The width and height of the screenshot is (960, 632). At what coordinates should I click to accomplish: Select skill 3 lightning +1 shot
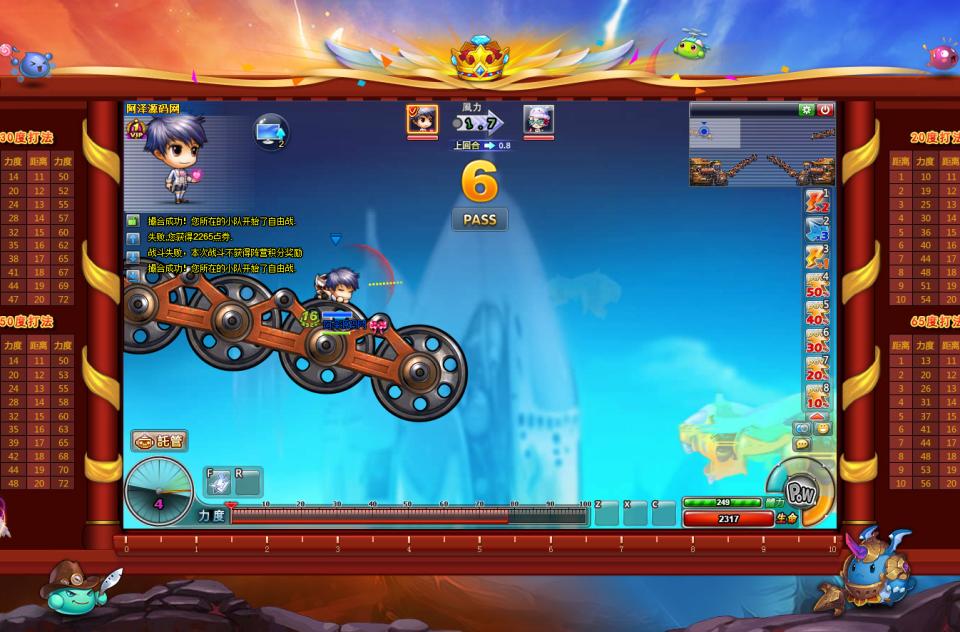pos(817,257)
